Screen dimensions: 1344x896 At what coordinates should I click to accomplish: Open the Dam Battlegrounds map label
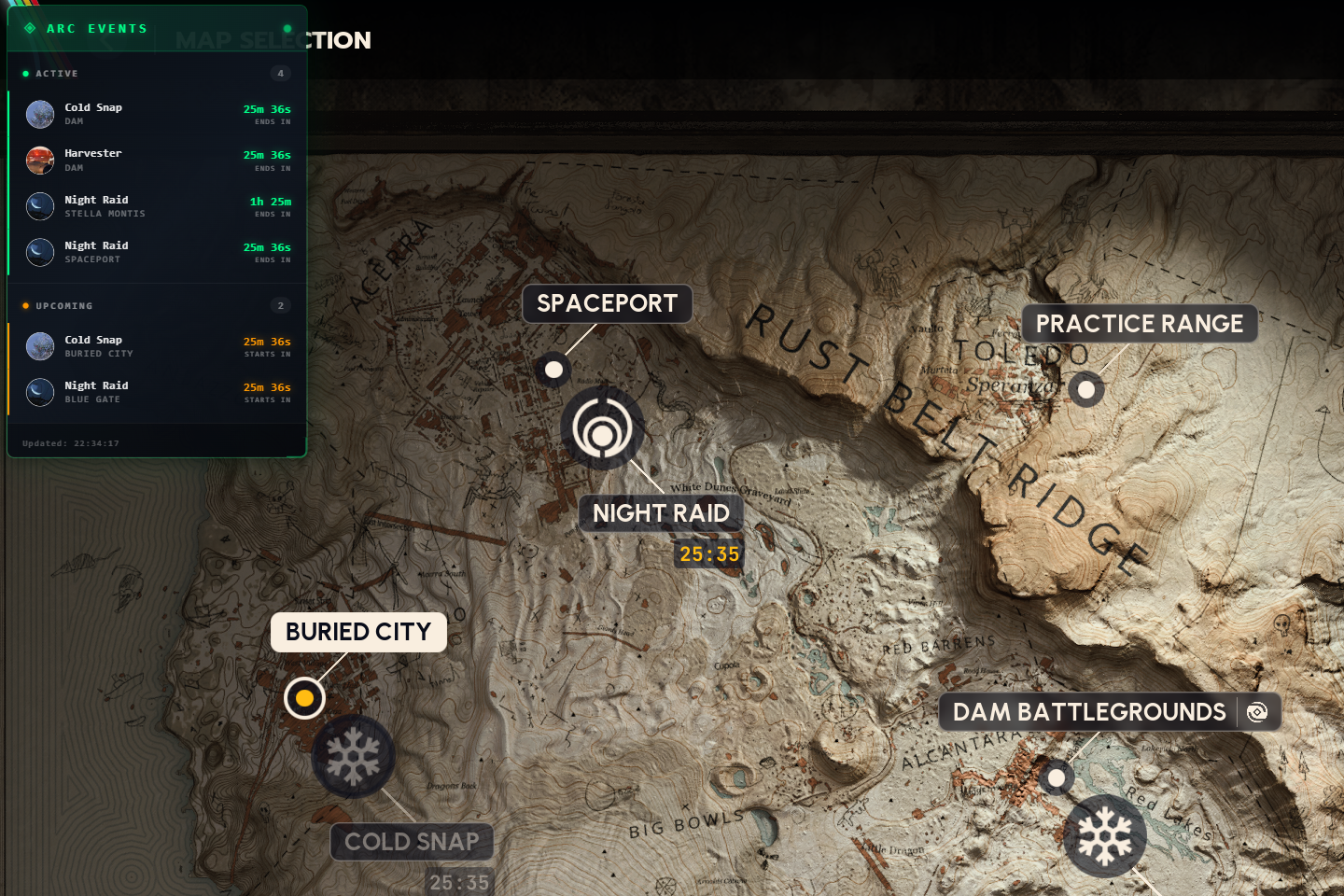[x=1088, y=712]
